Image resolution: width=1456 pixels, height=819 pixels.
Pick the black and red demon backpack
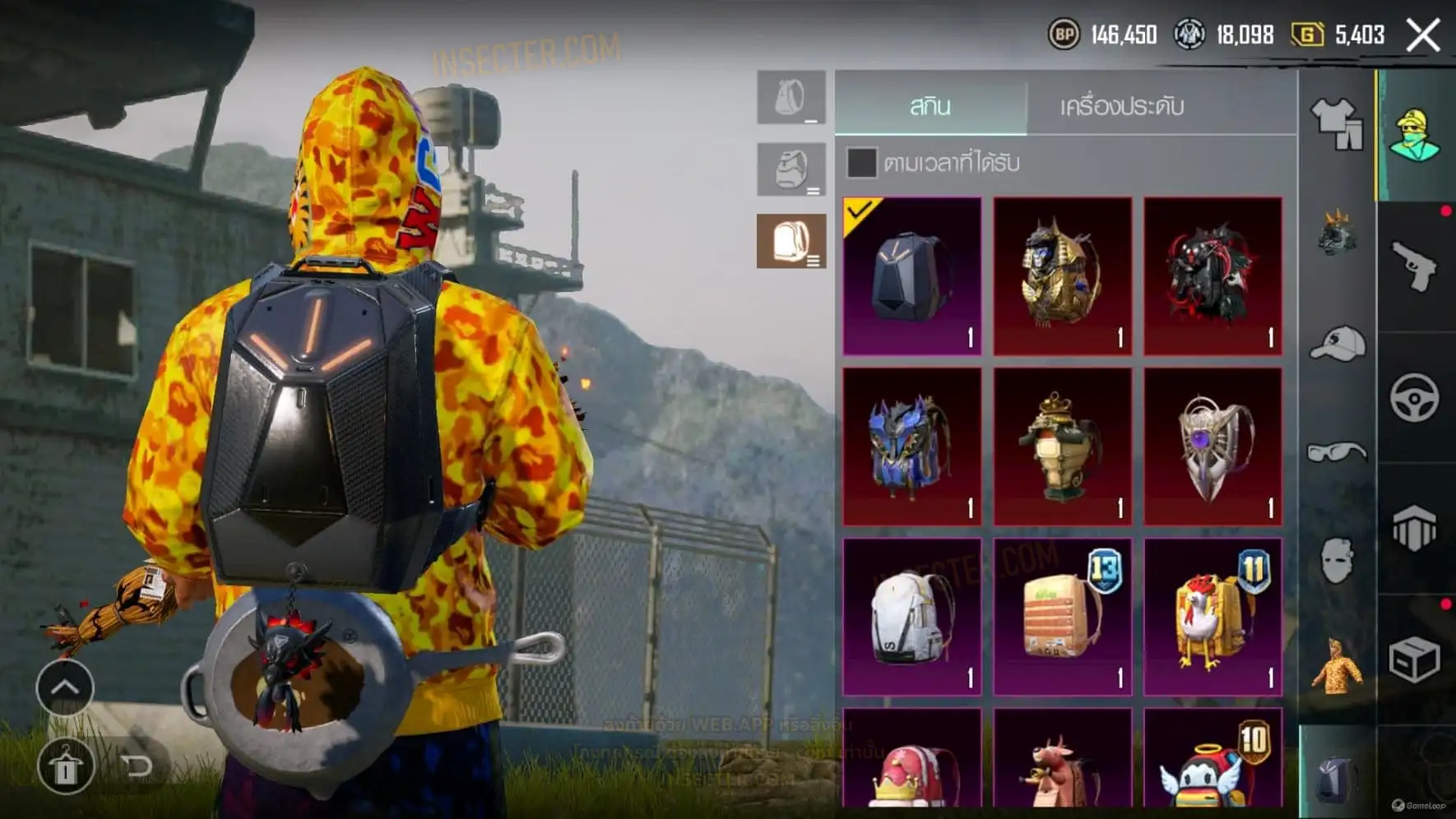point(1213,276)
